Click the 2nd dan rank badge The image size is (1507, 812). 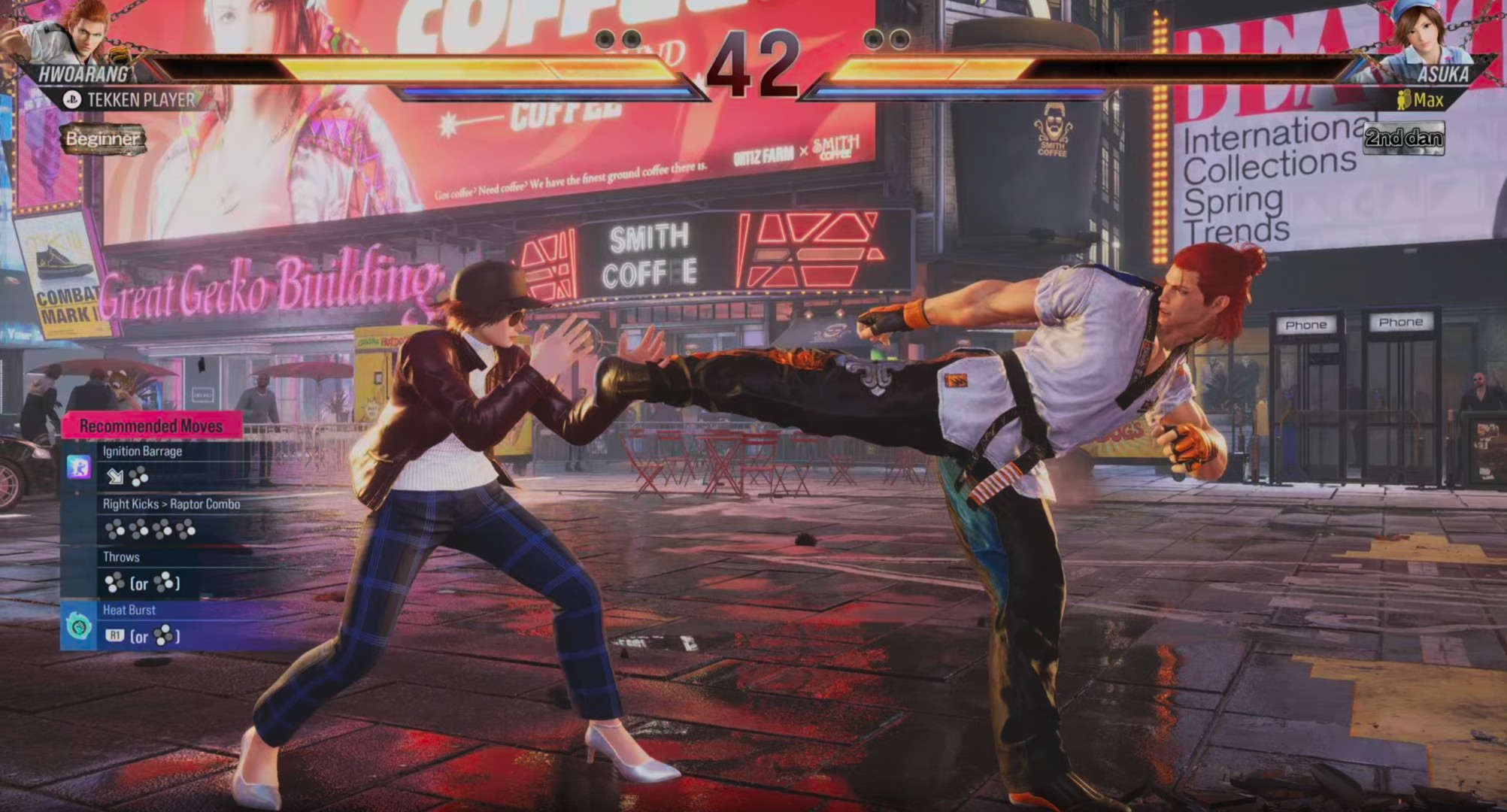pos(1403,138)
